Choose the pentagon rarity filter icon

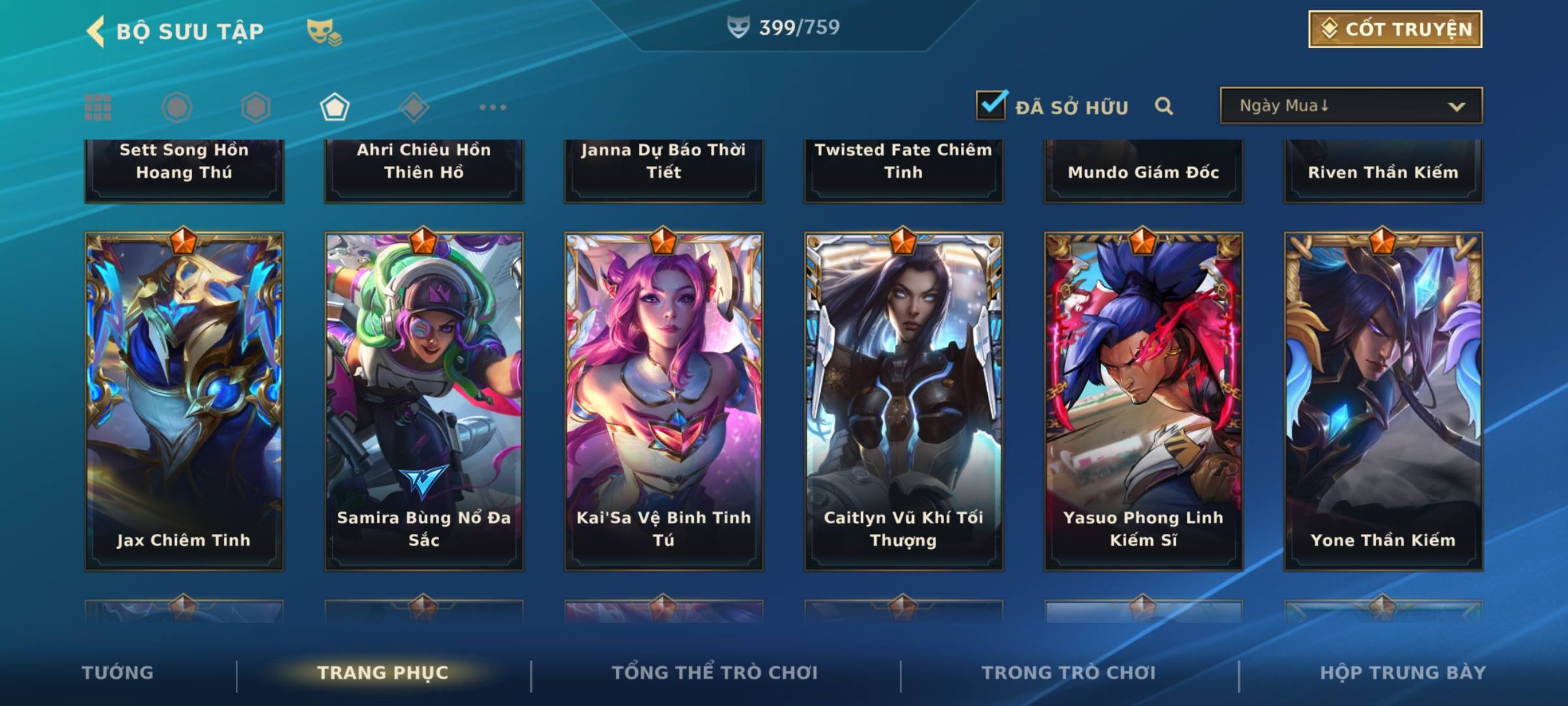(335, 107)
